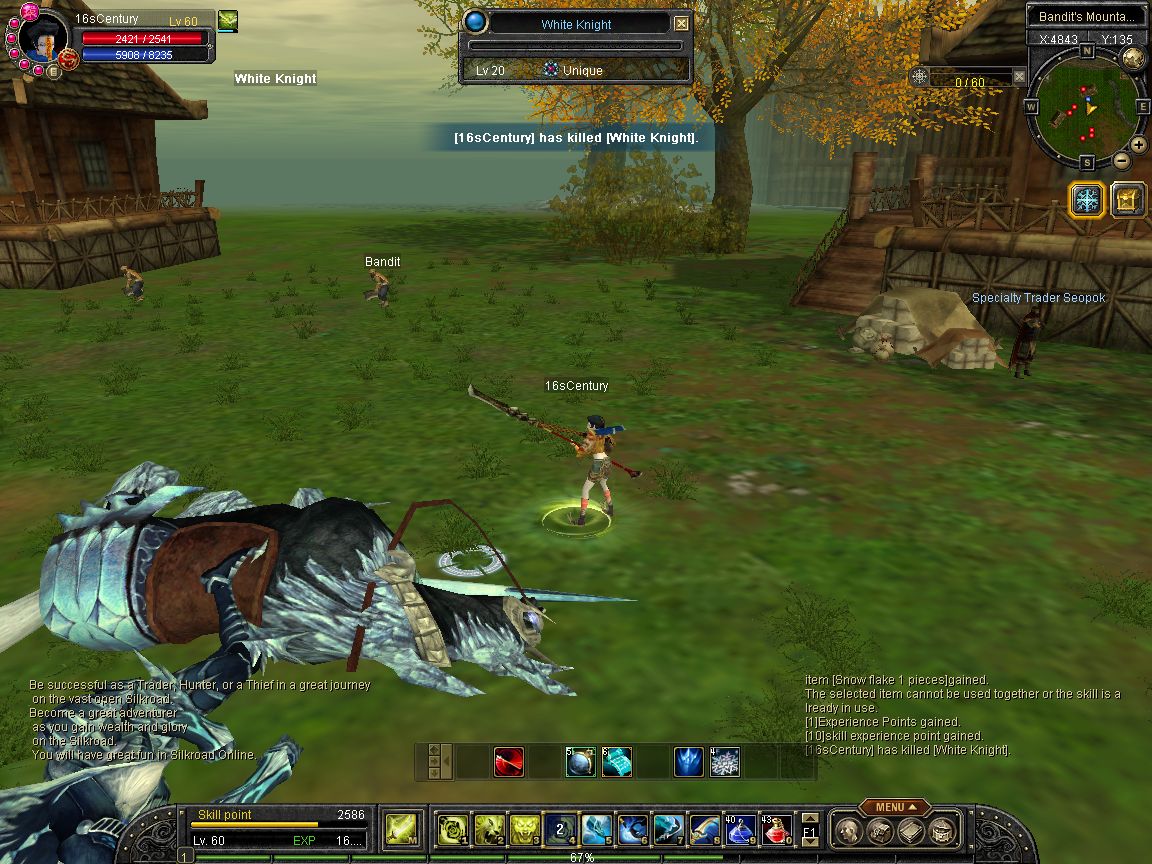Image resolution: width=1152 pixels, height=864 pixels.
Task: Open the world map globe button
Action: click(x=1133, y=58)
